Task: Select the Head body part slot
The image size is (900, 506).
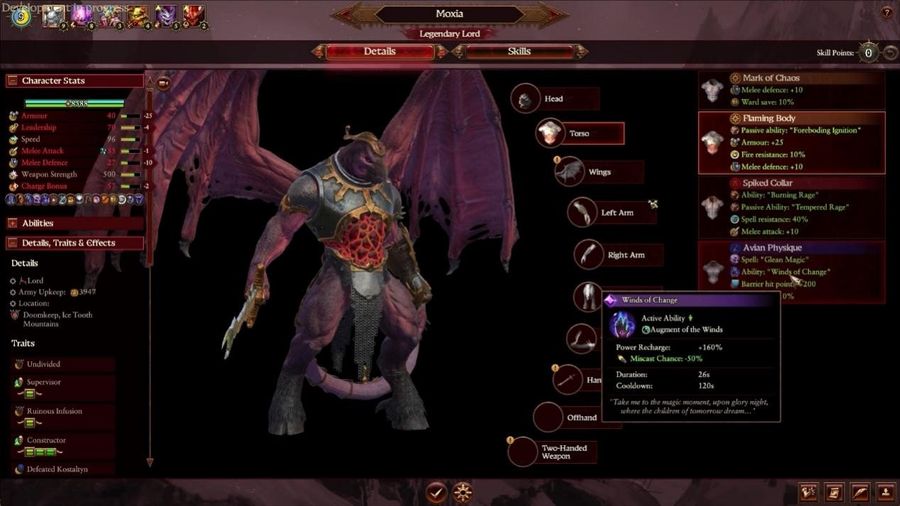Action: [x=527, y=99]
